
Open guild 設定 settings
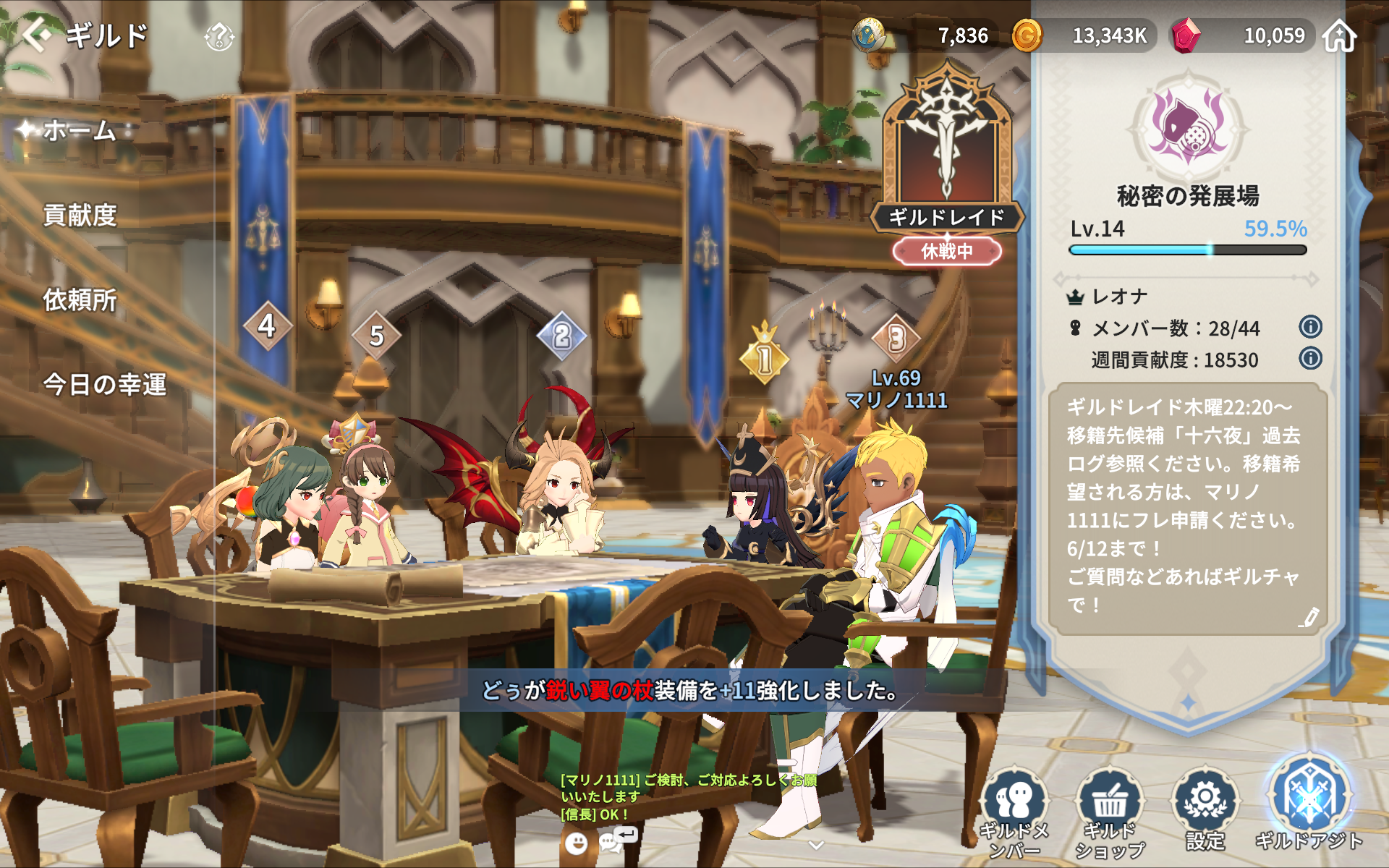[x=1205, y=810]
